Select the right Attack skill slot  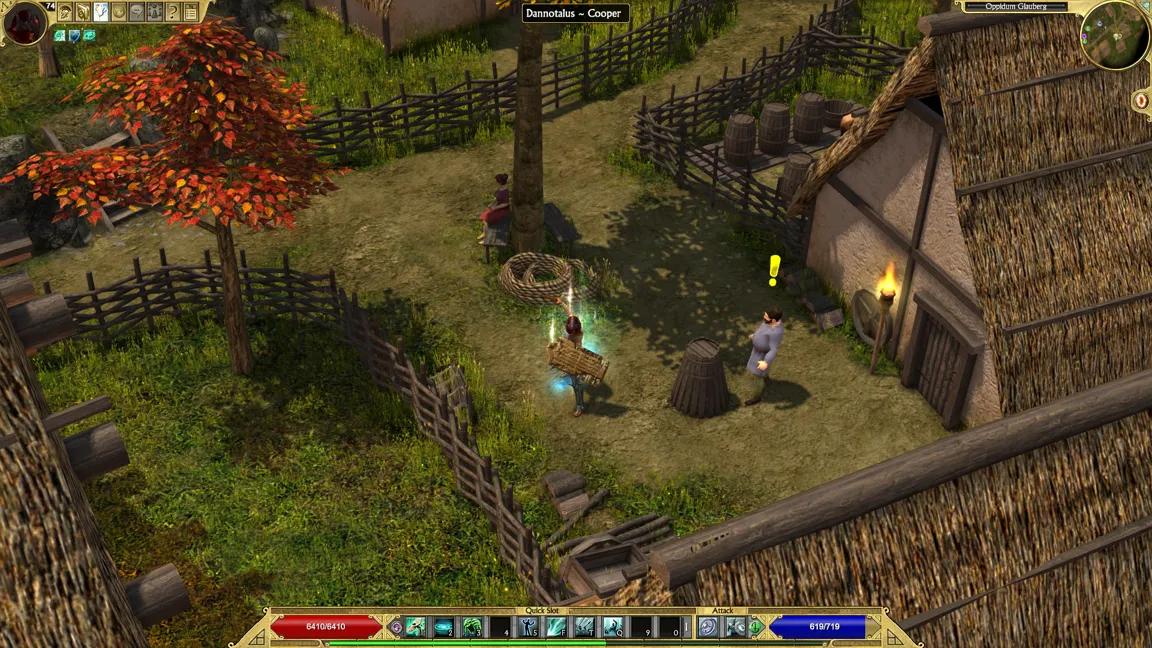tap(736, 627)
